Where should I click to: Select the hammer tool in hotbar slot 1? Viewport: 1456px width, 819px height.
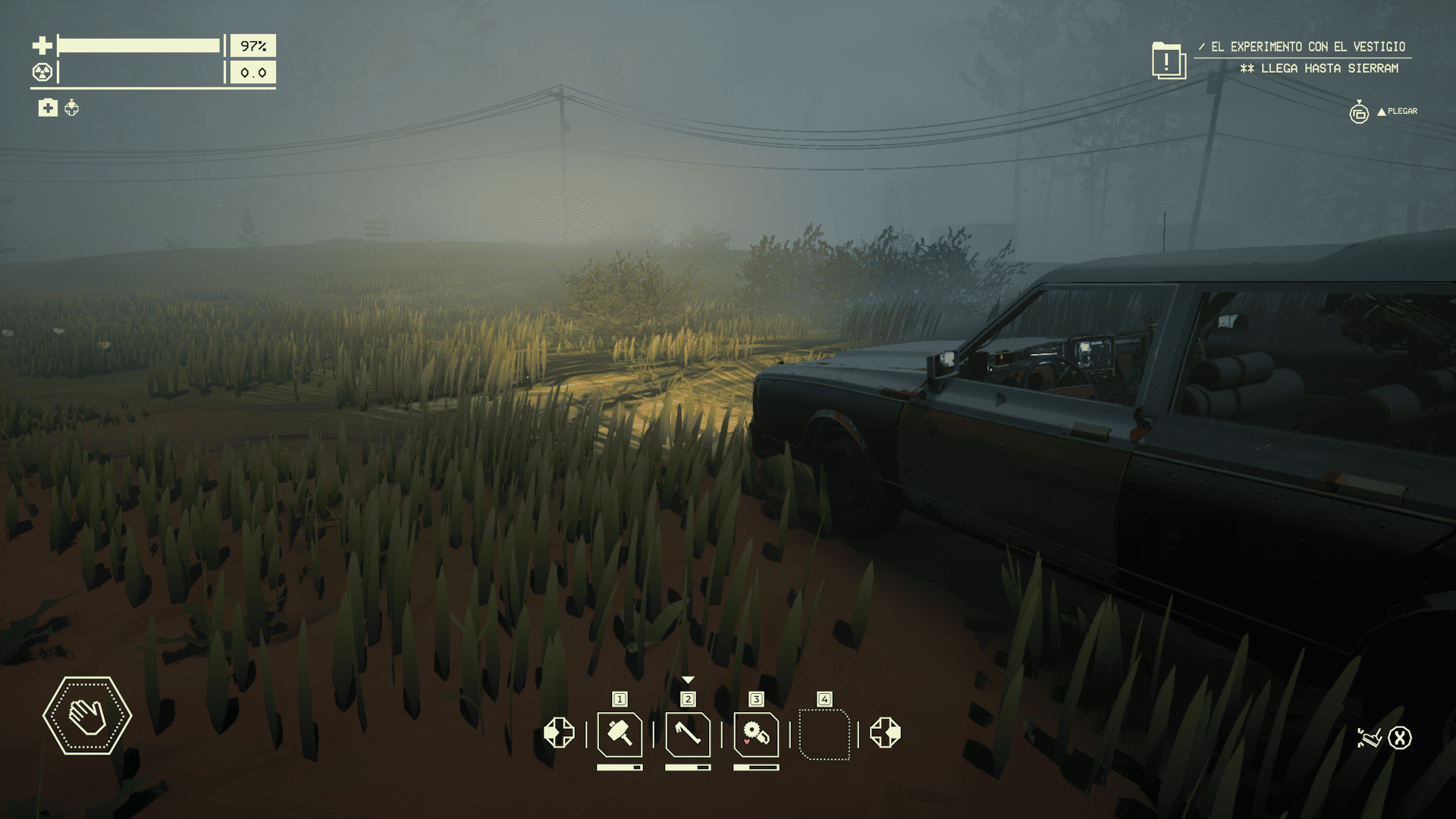pyautogui.click(x=620, y=734)
